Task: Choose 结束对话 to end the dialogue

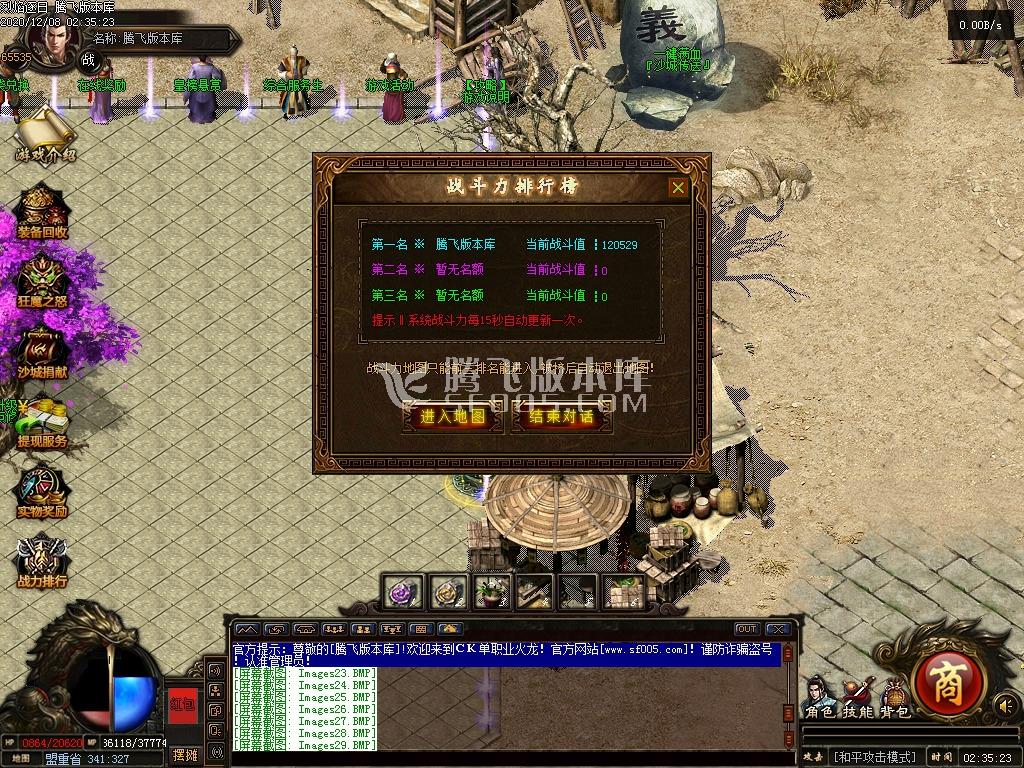Action: (561, 417)
